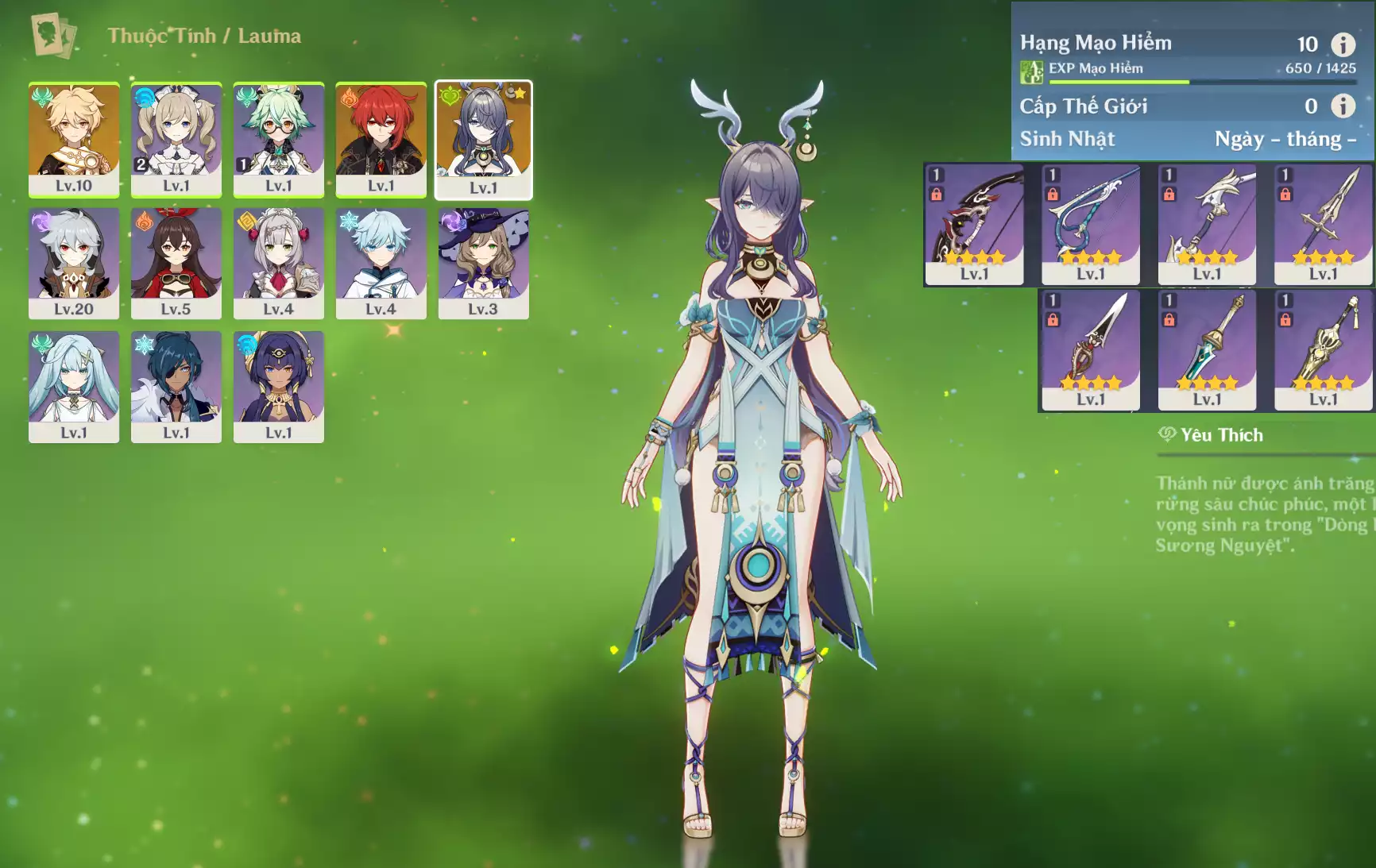Select Aether's Lv.10 character card

click(x=74, y=139)
